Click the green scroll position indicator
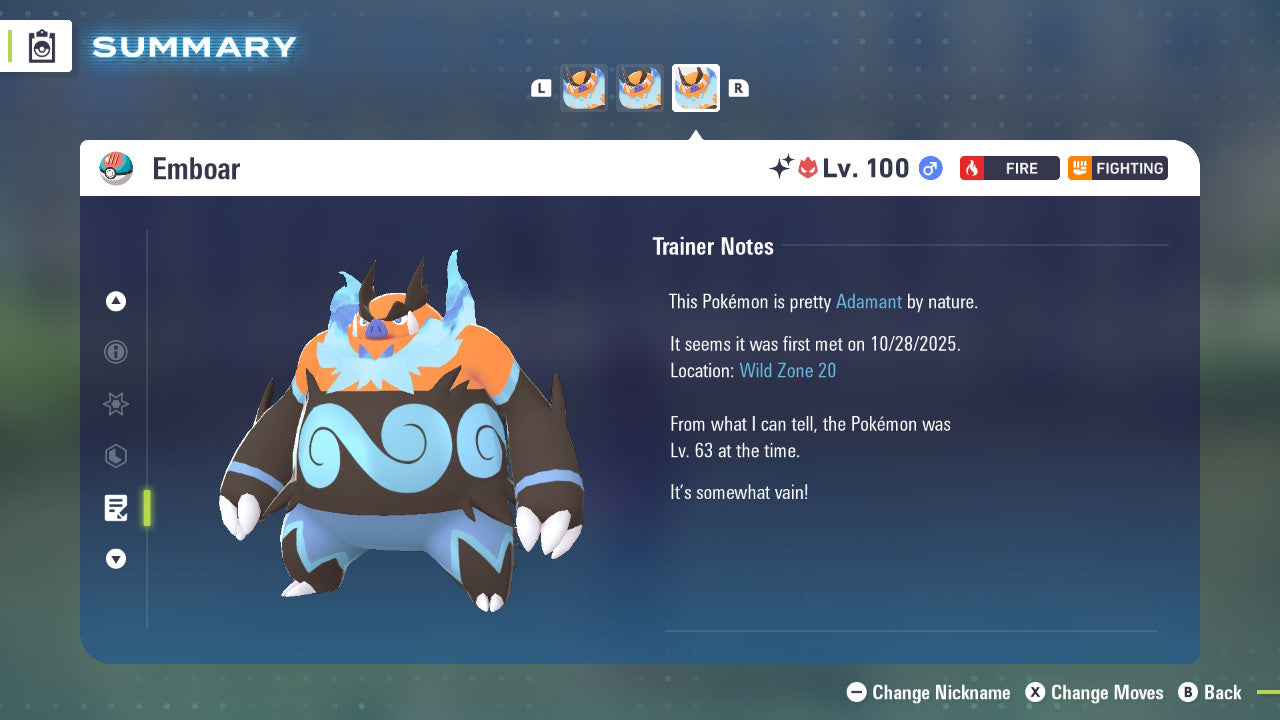This screenshot has height=720, width=1280. point(147,508)
